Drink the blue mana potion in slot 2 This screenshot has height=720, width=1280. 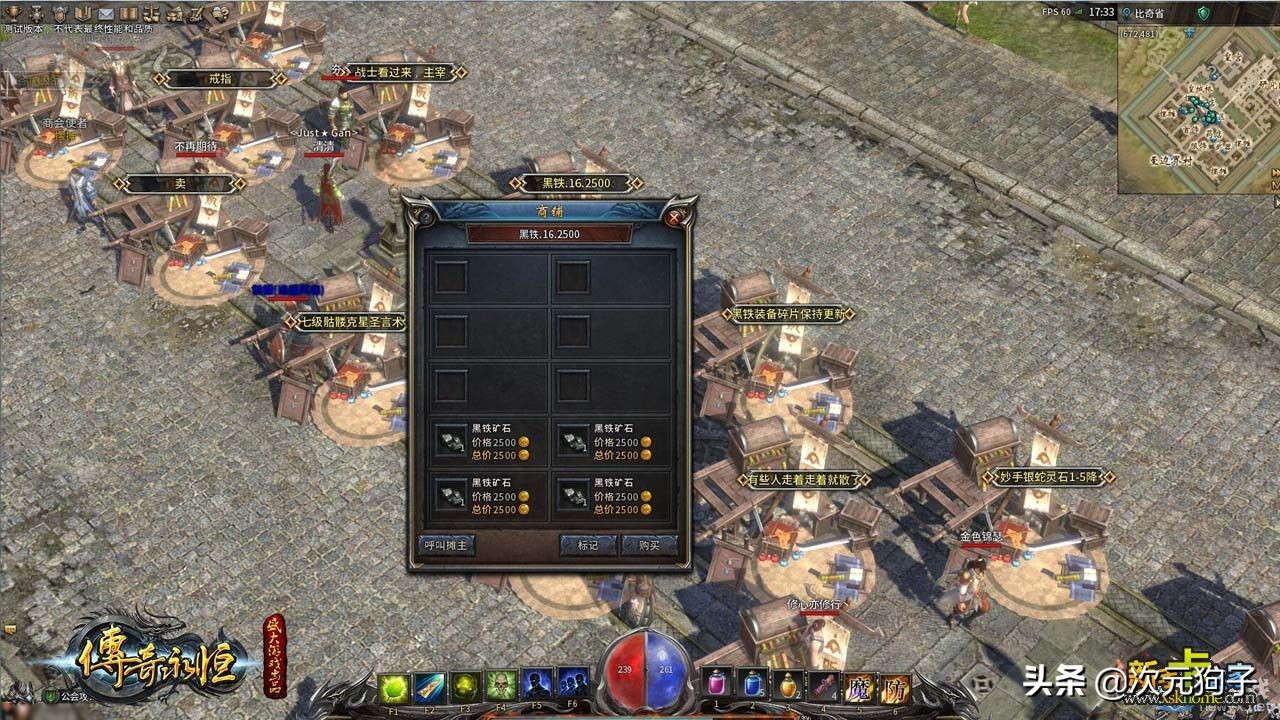(753, 684)
